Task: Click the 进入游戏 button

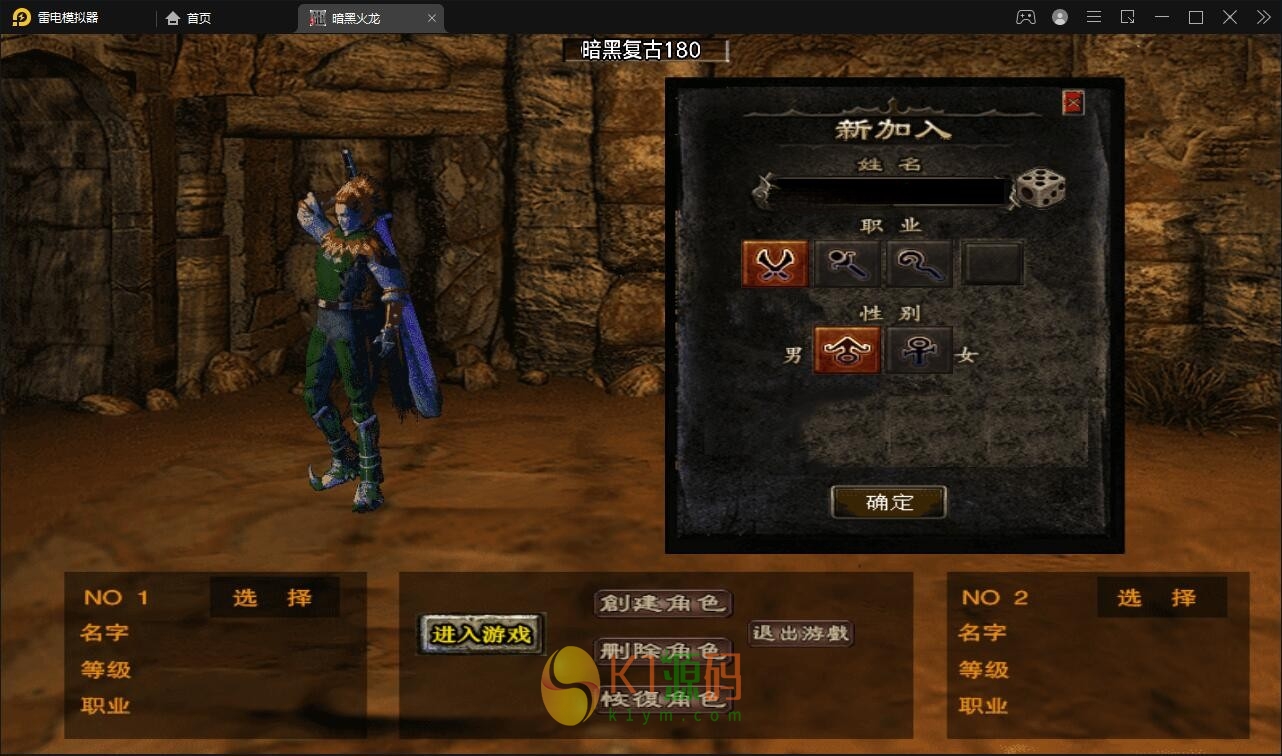Action: click(x=478, y=634)
